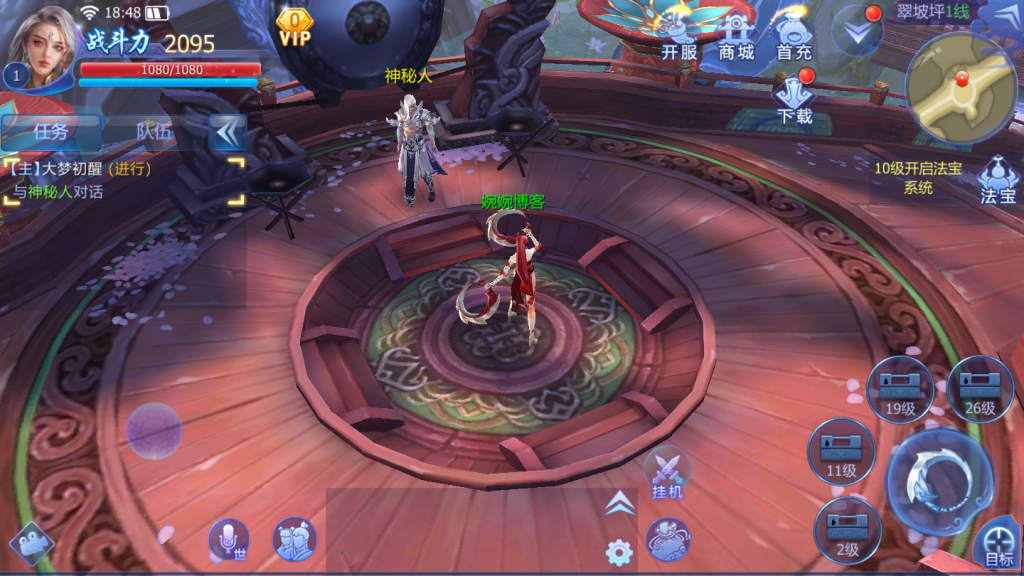Switch to the 队伍 team tab
The width and height of the screenshot is (1024, 576).
pyautogui.click(x=154, y=131)
